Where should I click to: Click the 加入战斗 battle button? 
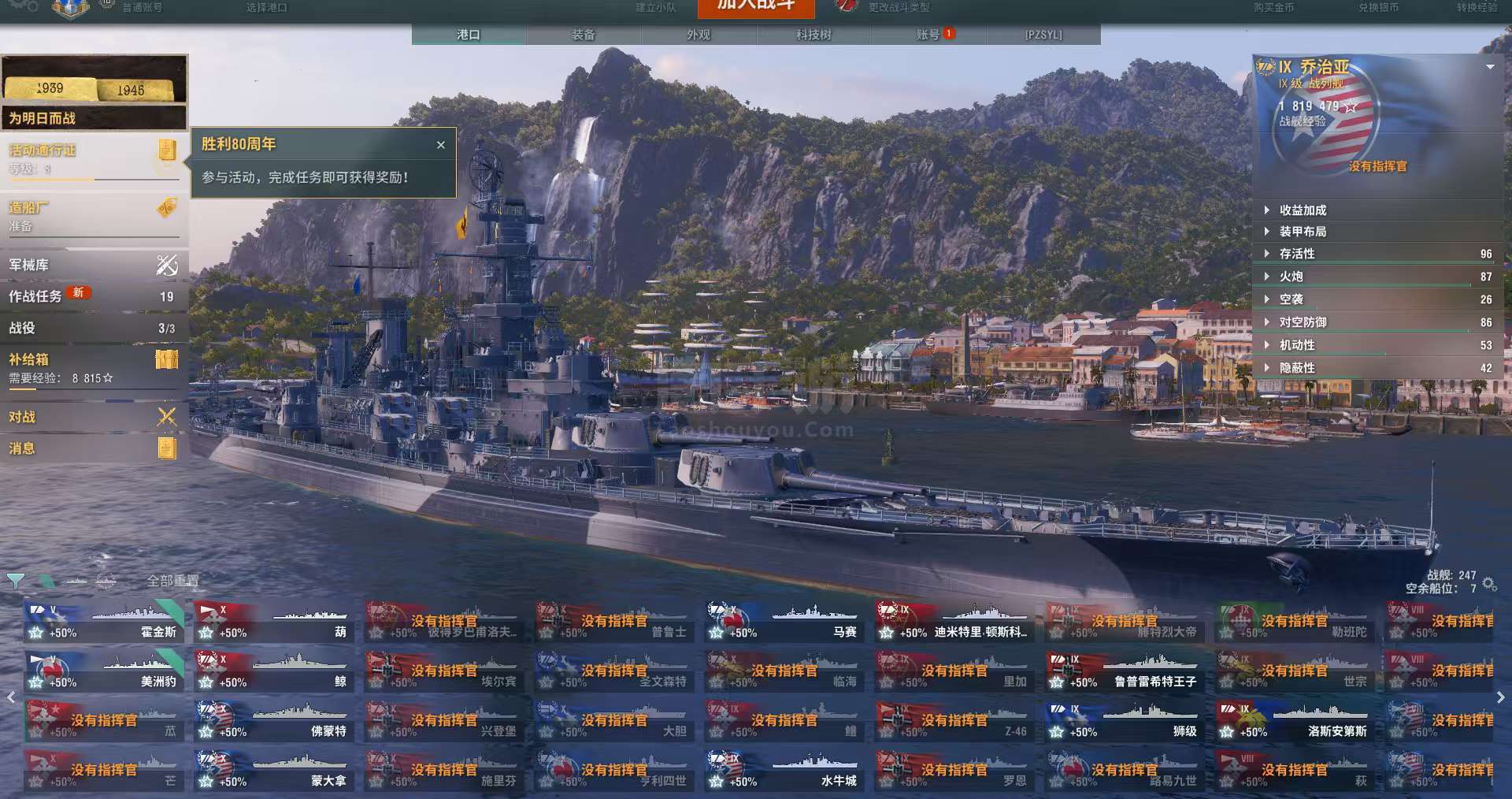(x=755, y=6)
